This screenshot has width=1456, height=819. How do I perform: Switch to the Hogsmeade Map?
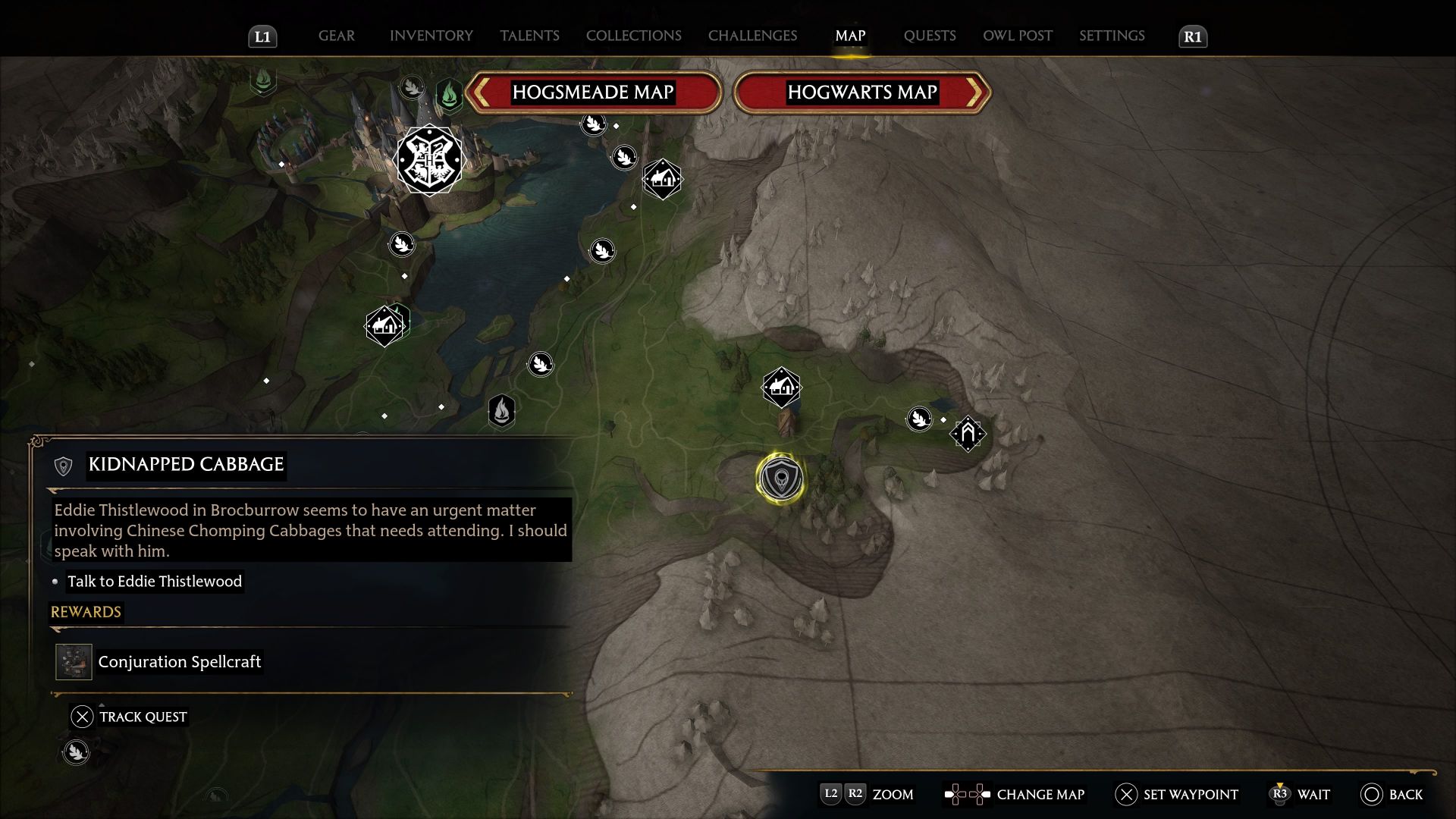(x=593, y=93)
